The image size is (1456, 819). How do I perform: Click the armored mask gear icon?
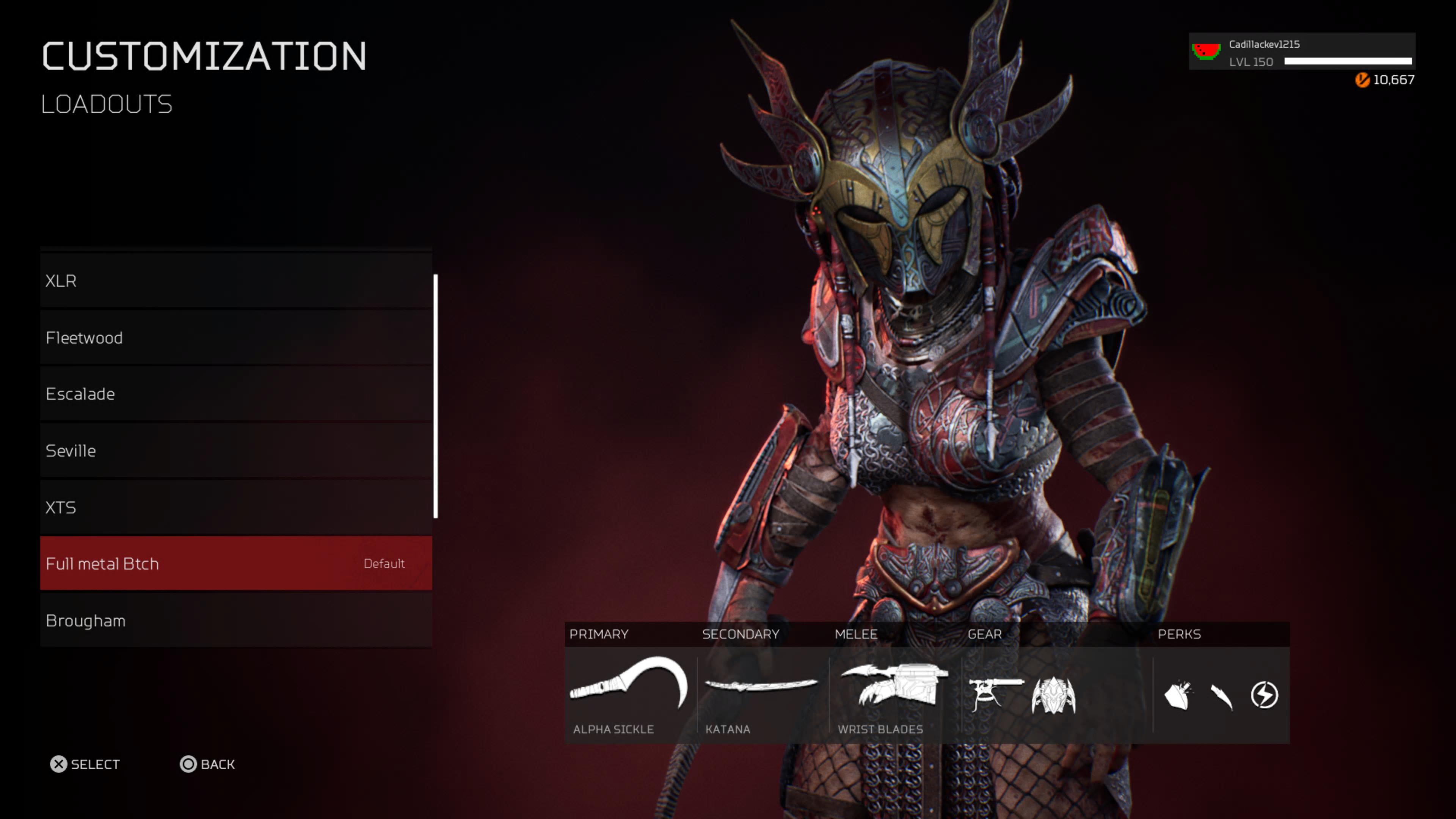coord(1054,695)
